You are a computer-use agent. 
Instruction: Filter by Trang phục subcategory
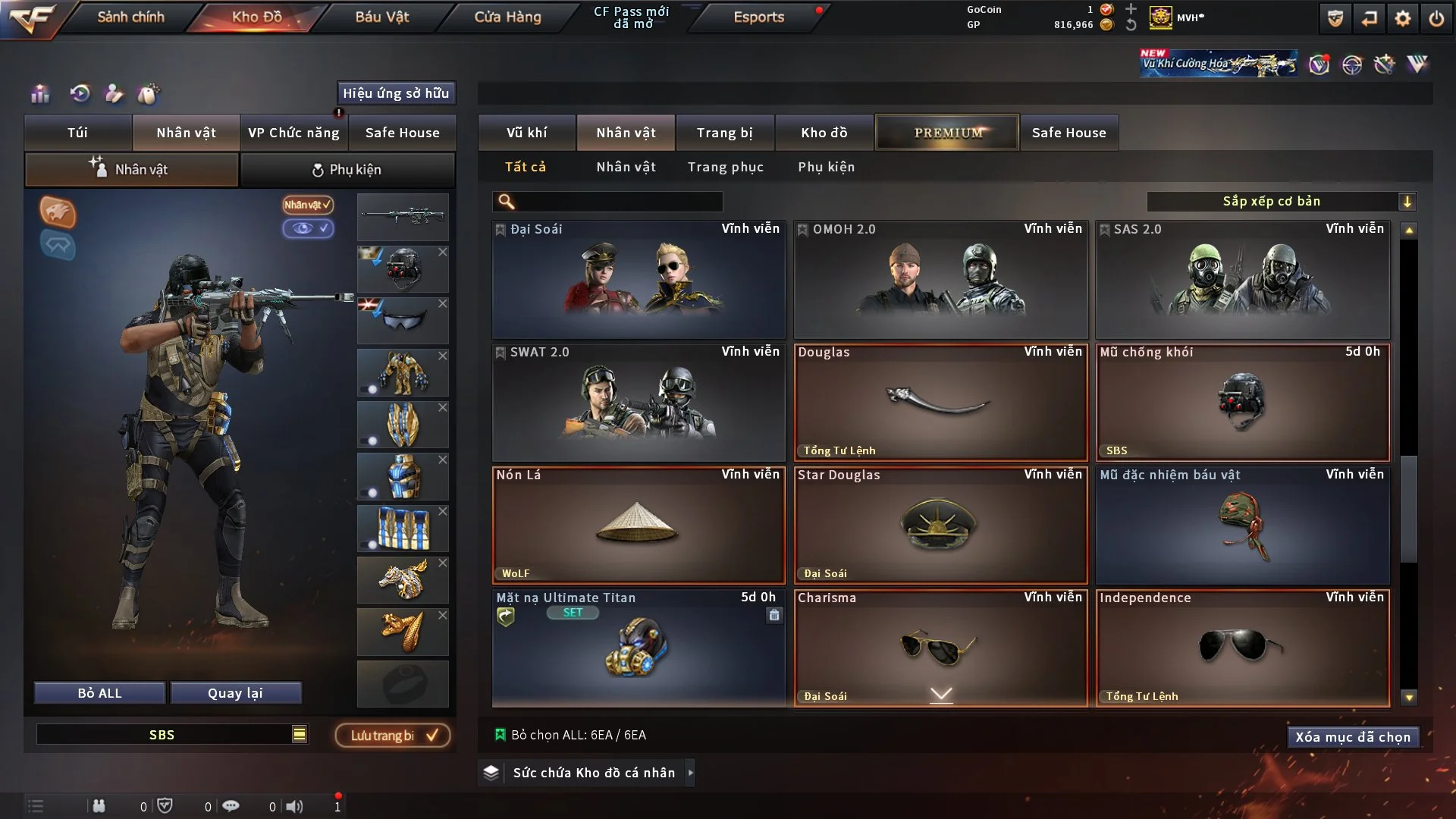point(725,167)
